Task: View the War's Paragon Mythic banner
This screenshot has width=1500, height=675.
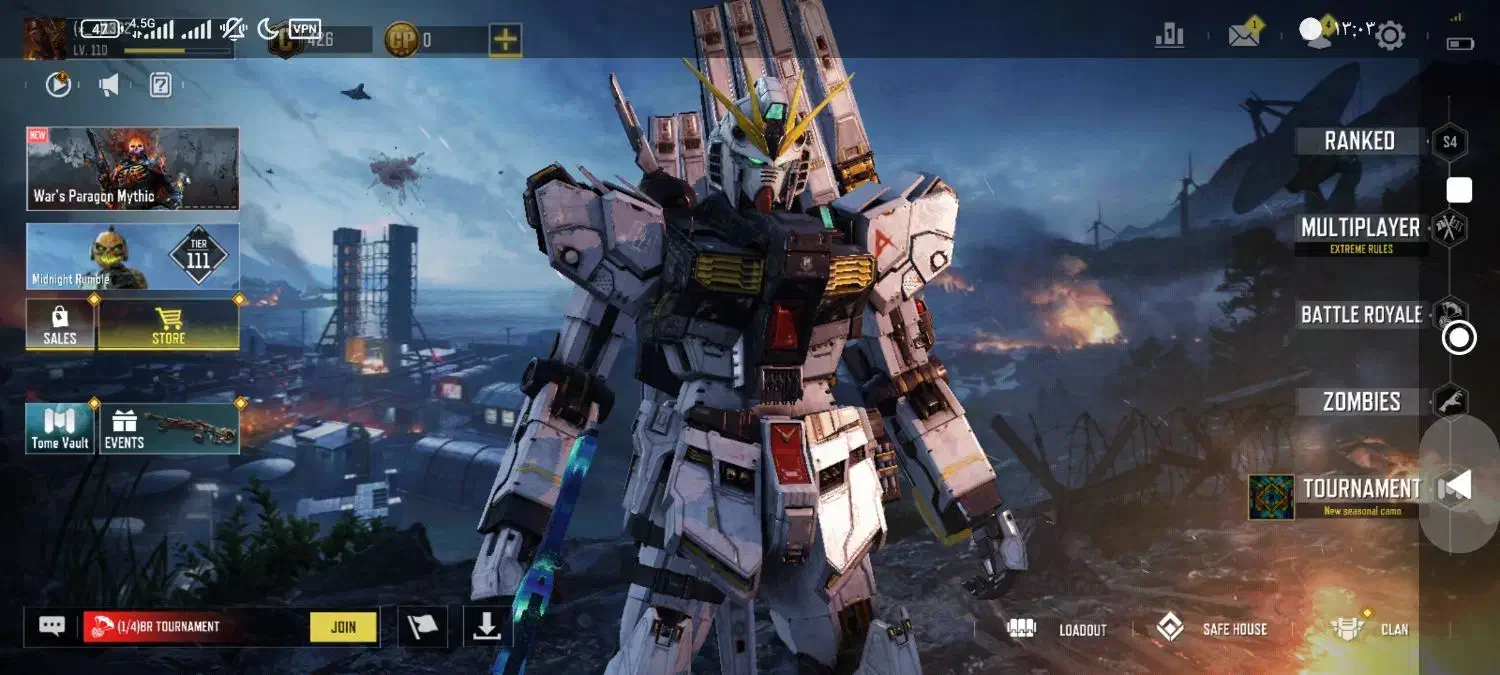Action: pyautogui.click(x=133, y=168)
